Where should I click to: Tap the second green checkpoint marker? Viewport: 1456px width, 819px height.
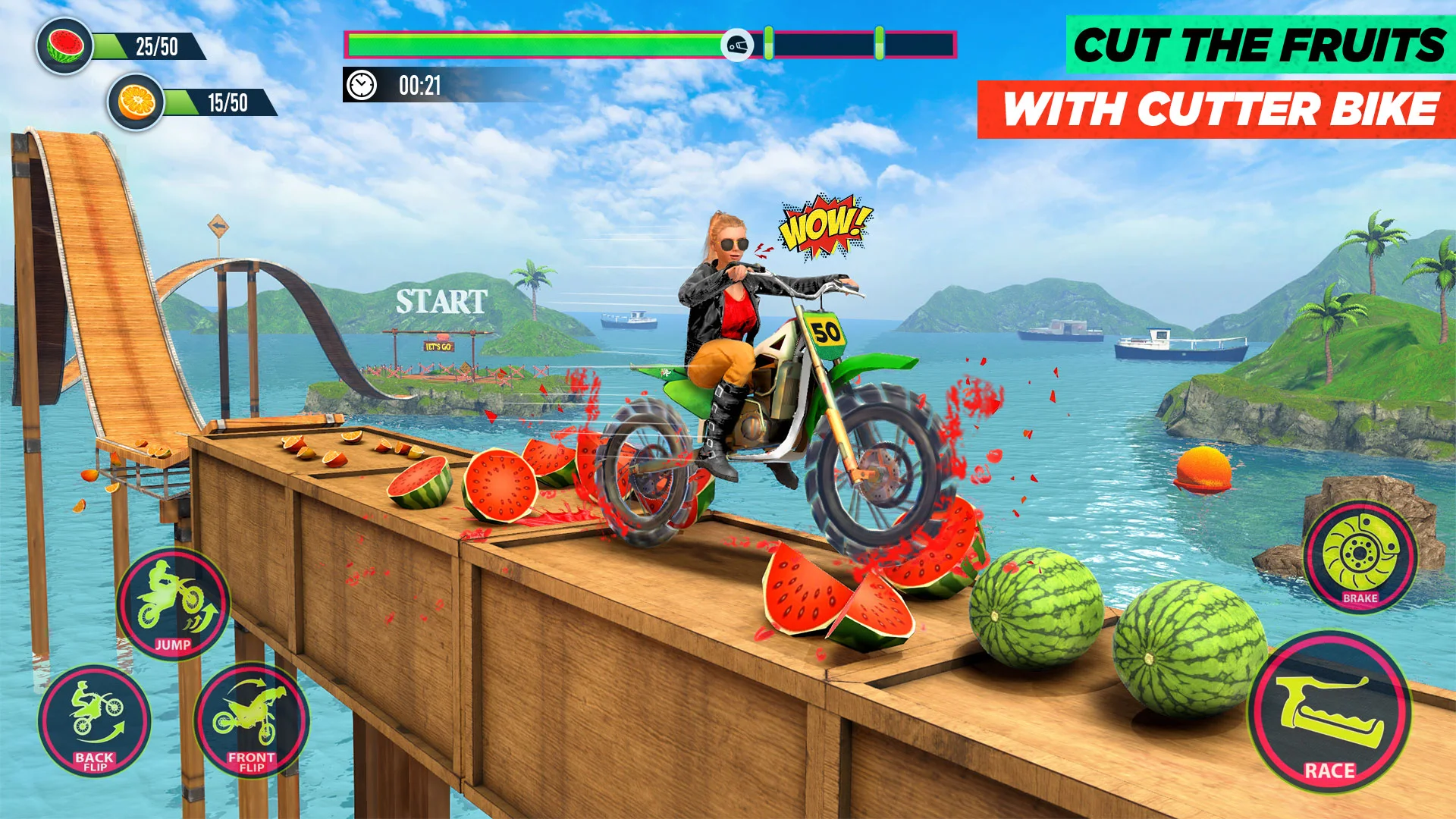tap(878, 43)
